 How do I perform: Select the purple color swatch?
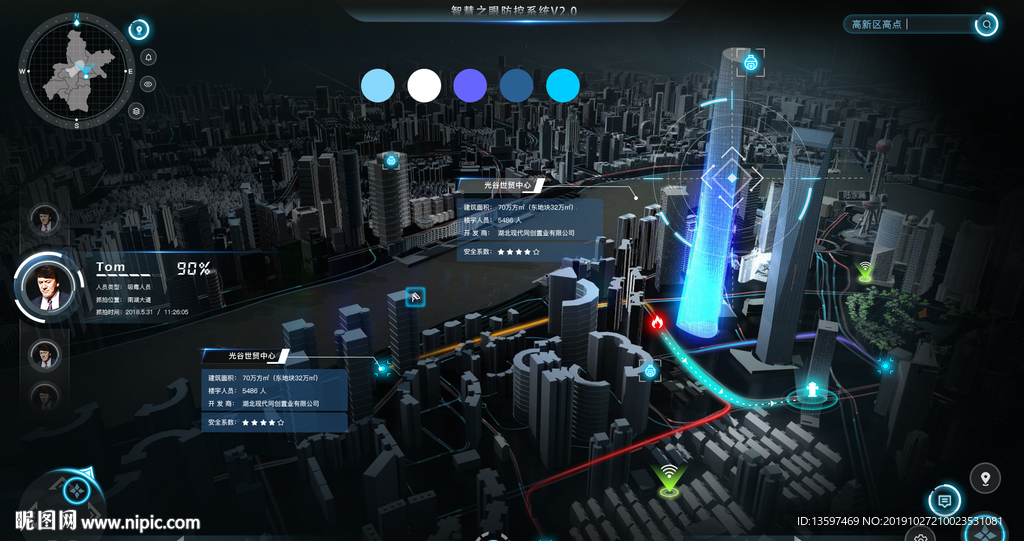click(x=470, y=85)
